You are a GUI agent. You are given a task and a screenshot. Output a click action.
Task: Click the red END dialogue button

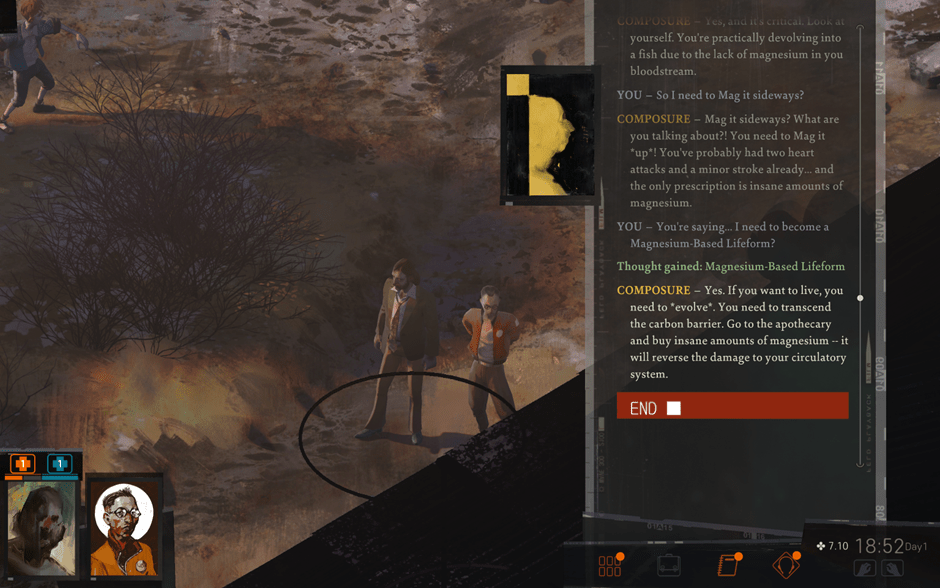(x=732, y=406)
